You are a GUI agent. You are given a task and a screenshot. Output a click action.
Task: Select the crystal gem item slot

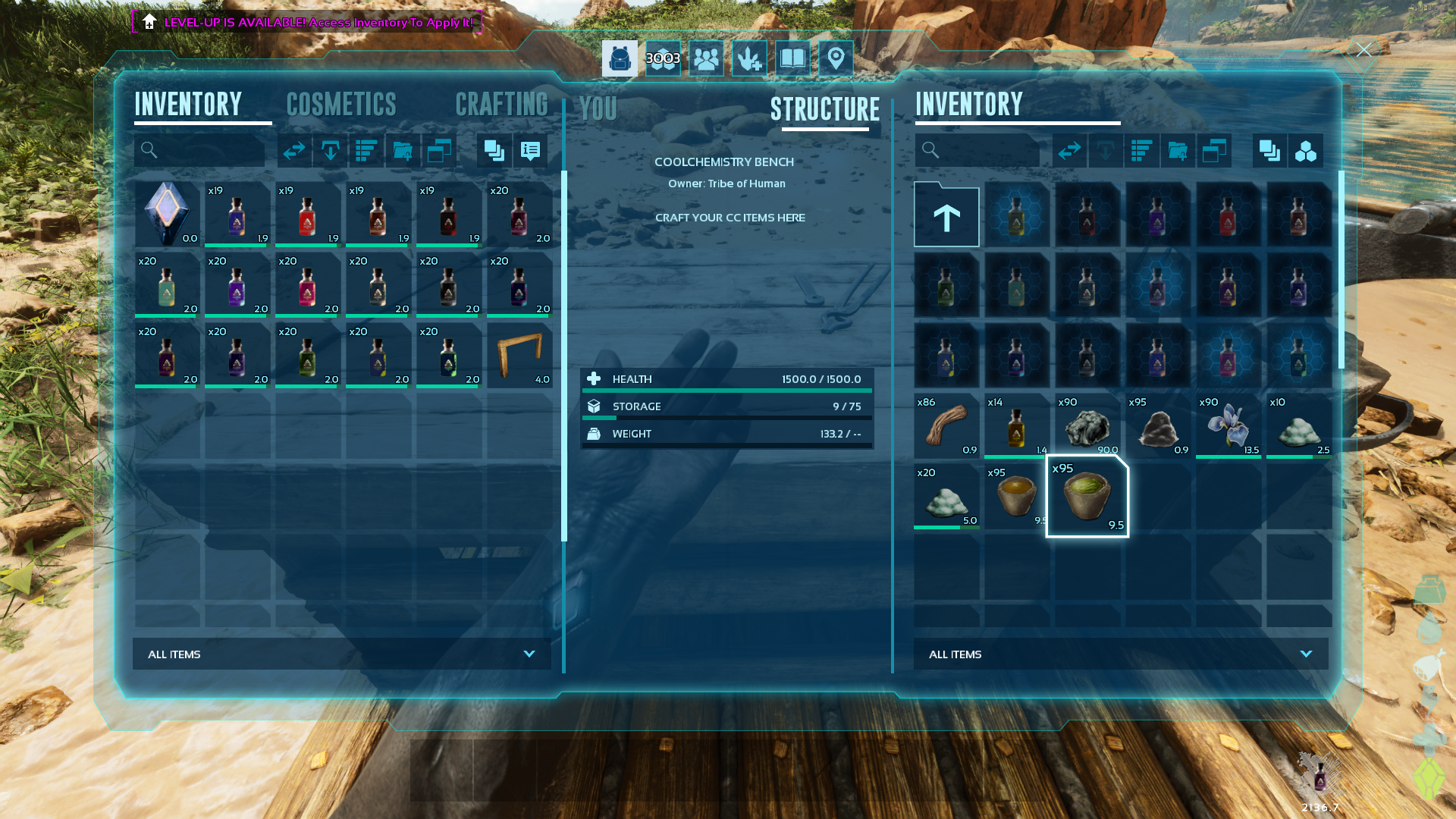click(x=167, y=214)
